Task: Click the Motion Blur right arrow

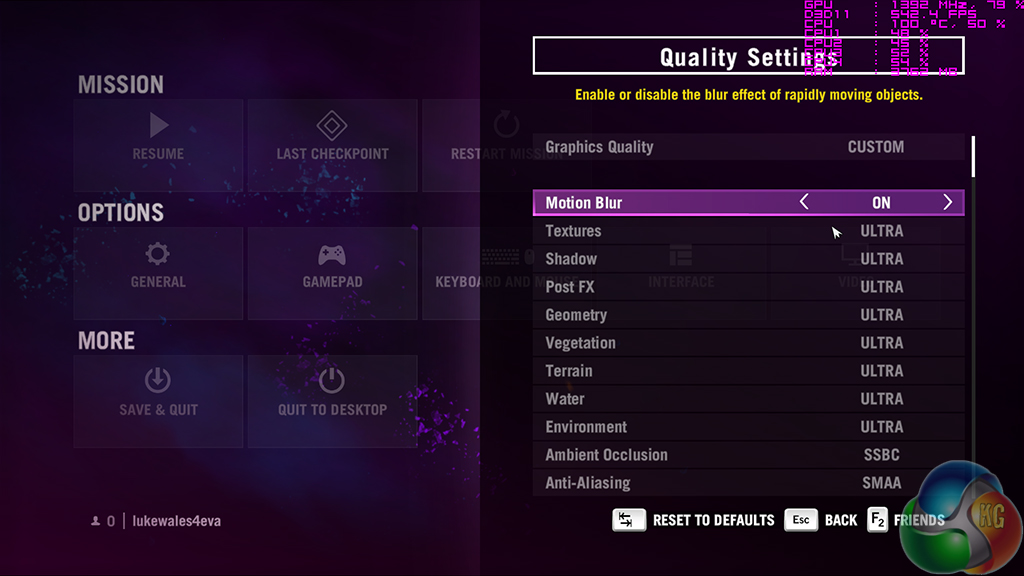Action: click(x=947, y=203)
